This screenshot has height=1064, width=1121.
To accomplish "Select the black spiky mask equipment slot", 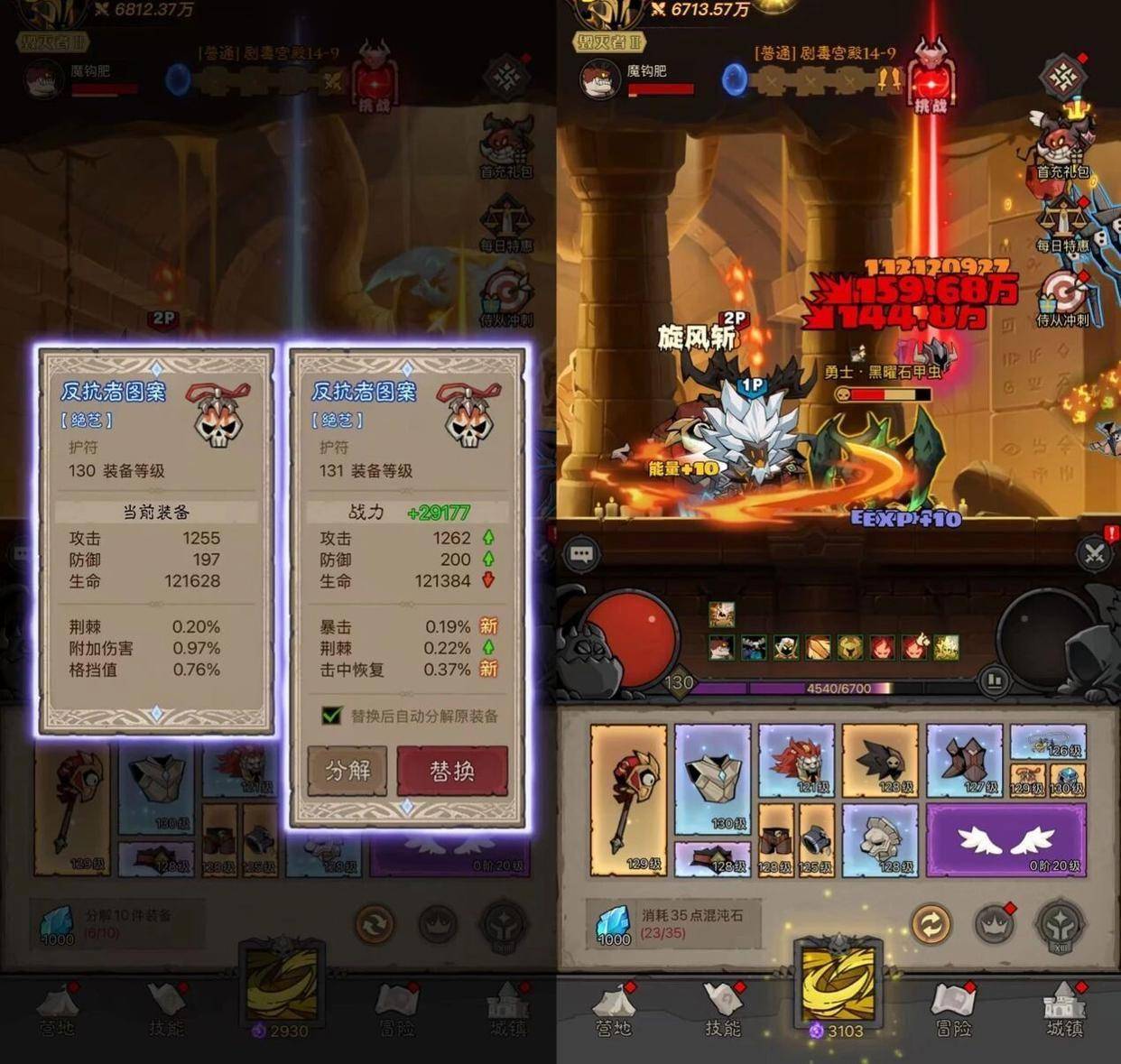I will click(879, 760).
